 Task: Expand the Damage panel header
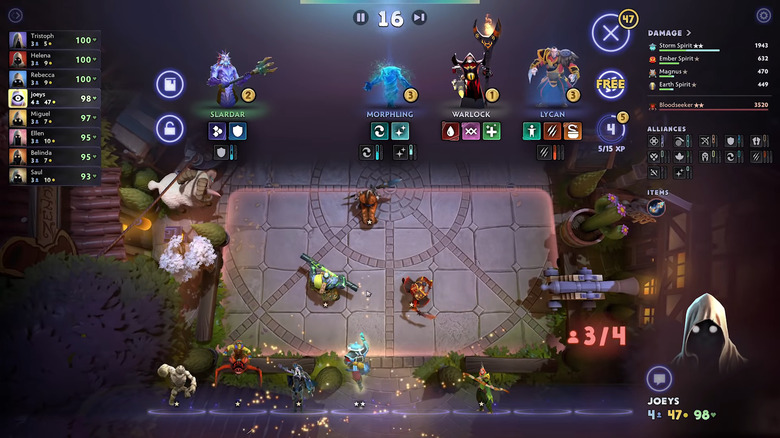click(670, 33)
